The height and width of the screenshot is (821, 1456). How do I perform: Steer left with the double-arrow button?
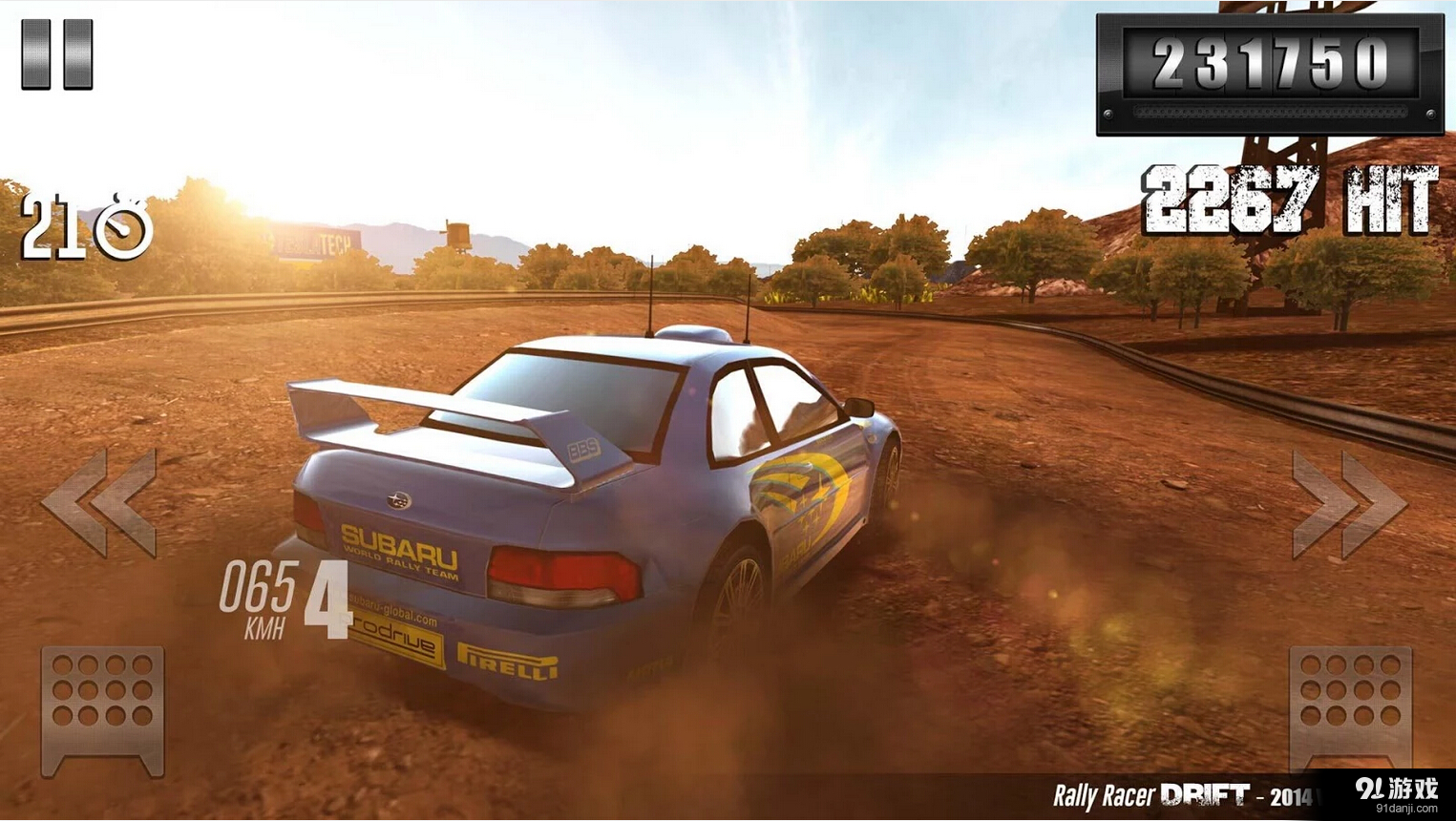[100, 503]
